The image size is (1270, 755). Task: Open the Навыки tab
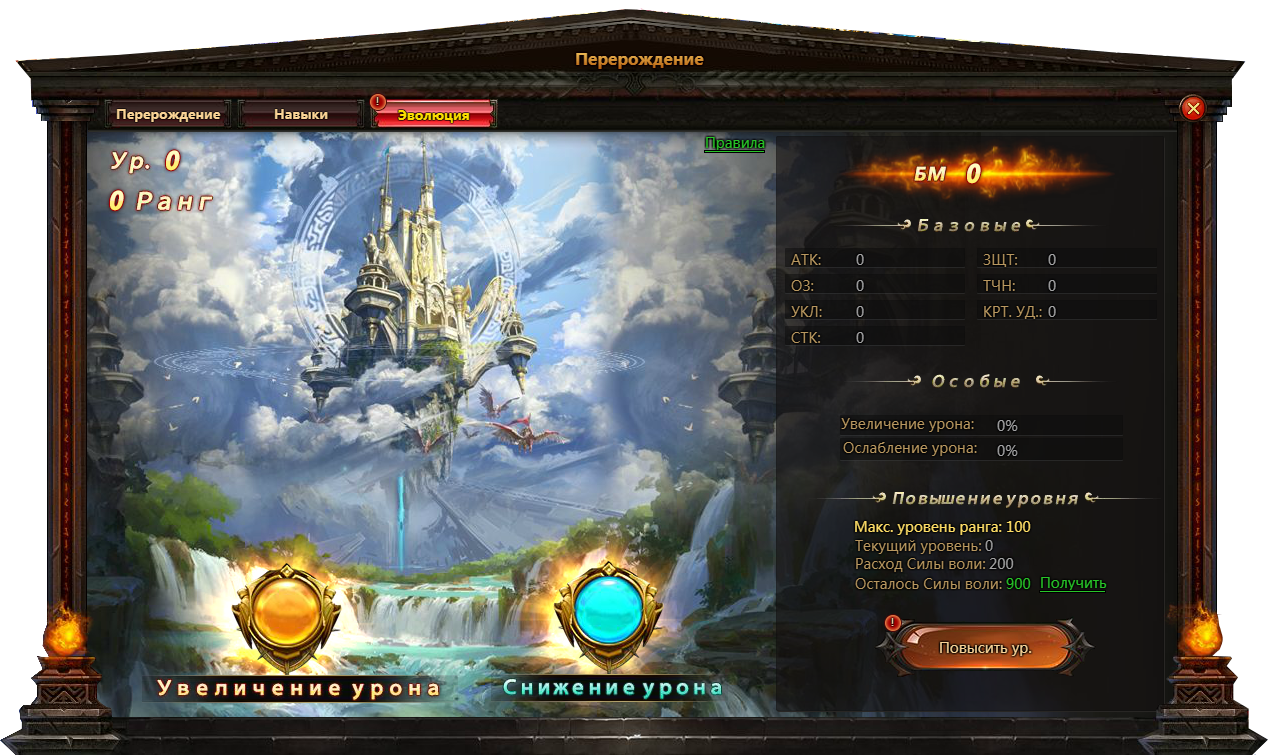click(301, 115)
